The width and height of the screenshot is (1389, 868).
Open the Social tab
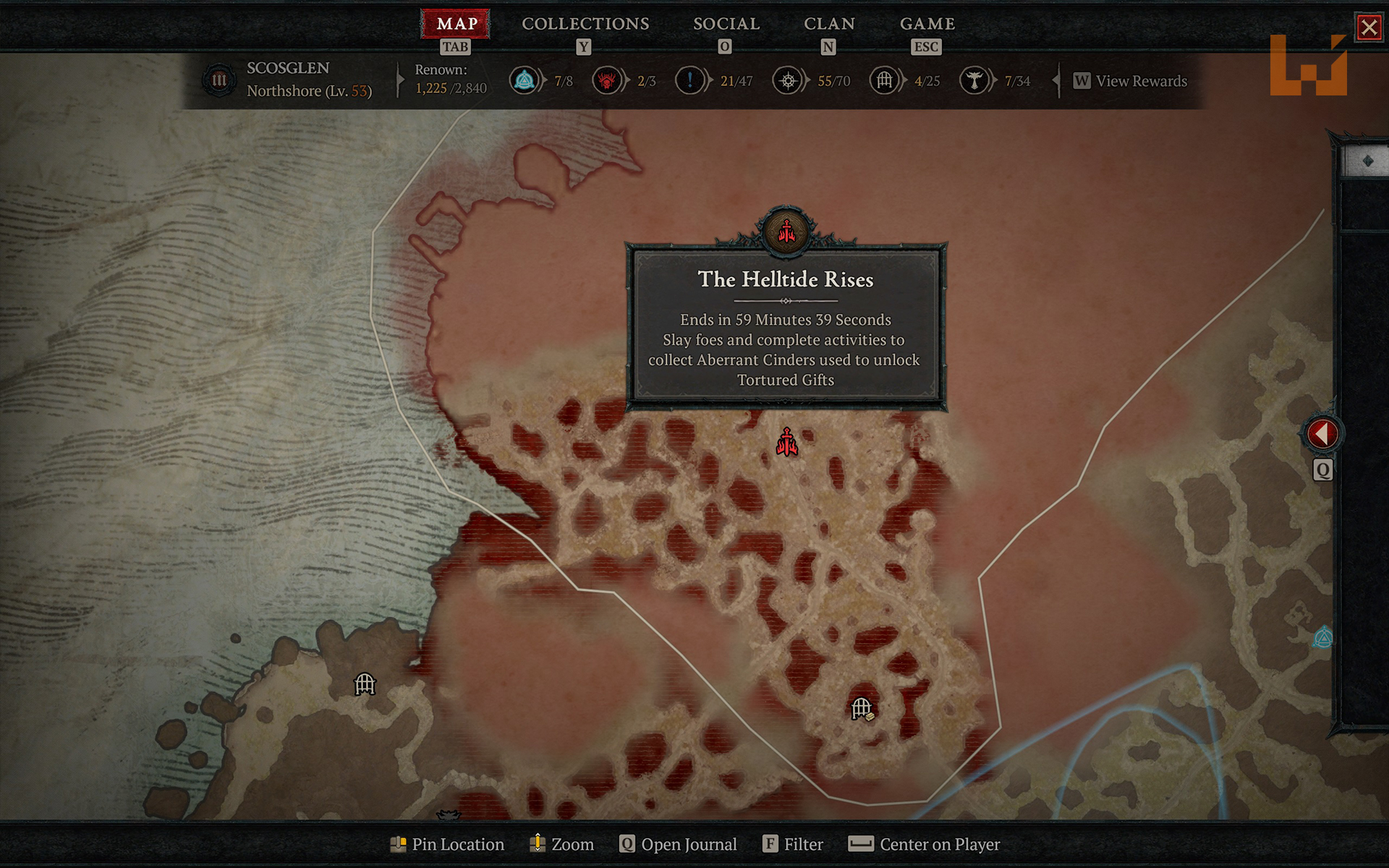pos(726,24)
